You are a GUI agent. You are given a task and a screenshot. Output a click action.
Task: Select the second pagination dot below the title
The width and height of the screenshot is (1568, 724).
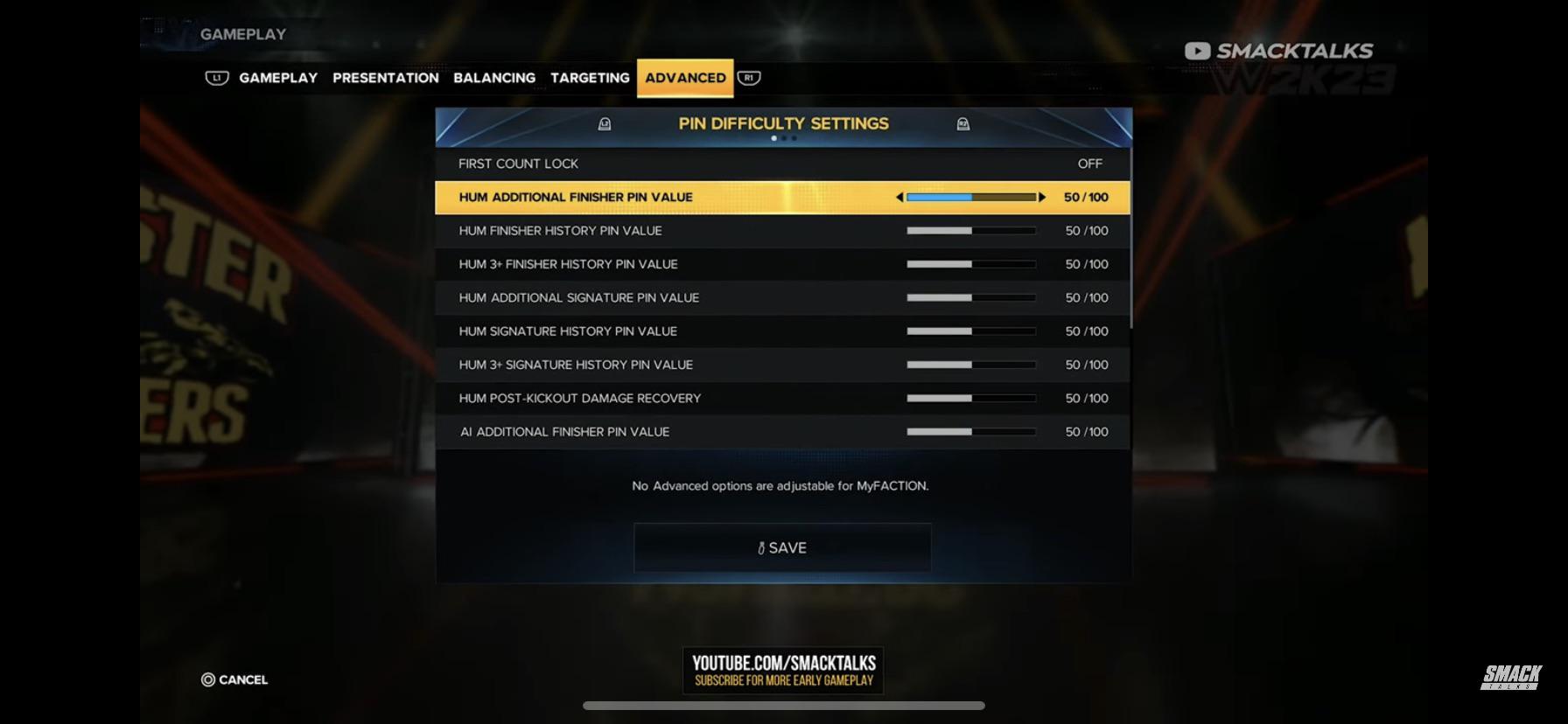tap(785, 138)
